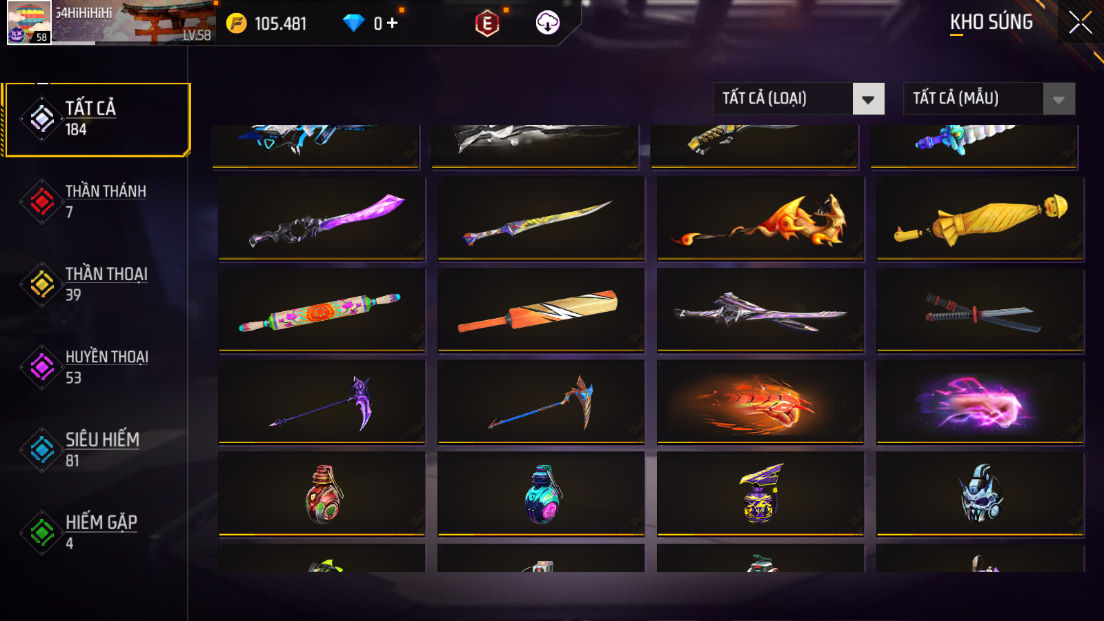Choose the flaming orange fist skin
Viewport: 1104px width, 621px height.
(x=760, y=402)
